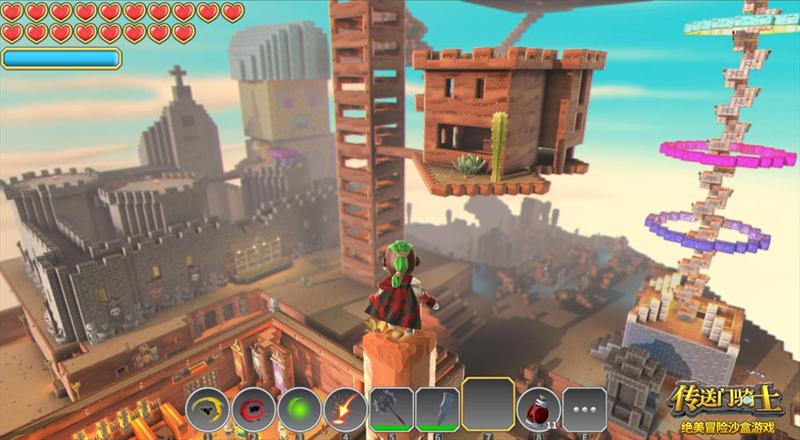This screenshot has width=800, height=440.
Task: Use the red health potion
Action: 538,408
